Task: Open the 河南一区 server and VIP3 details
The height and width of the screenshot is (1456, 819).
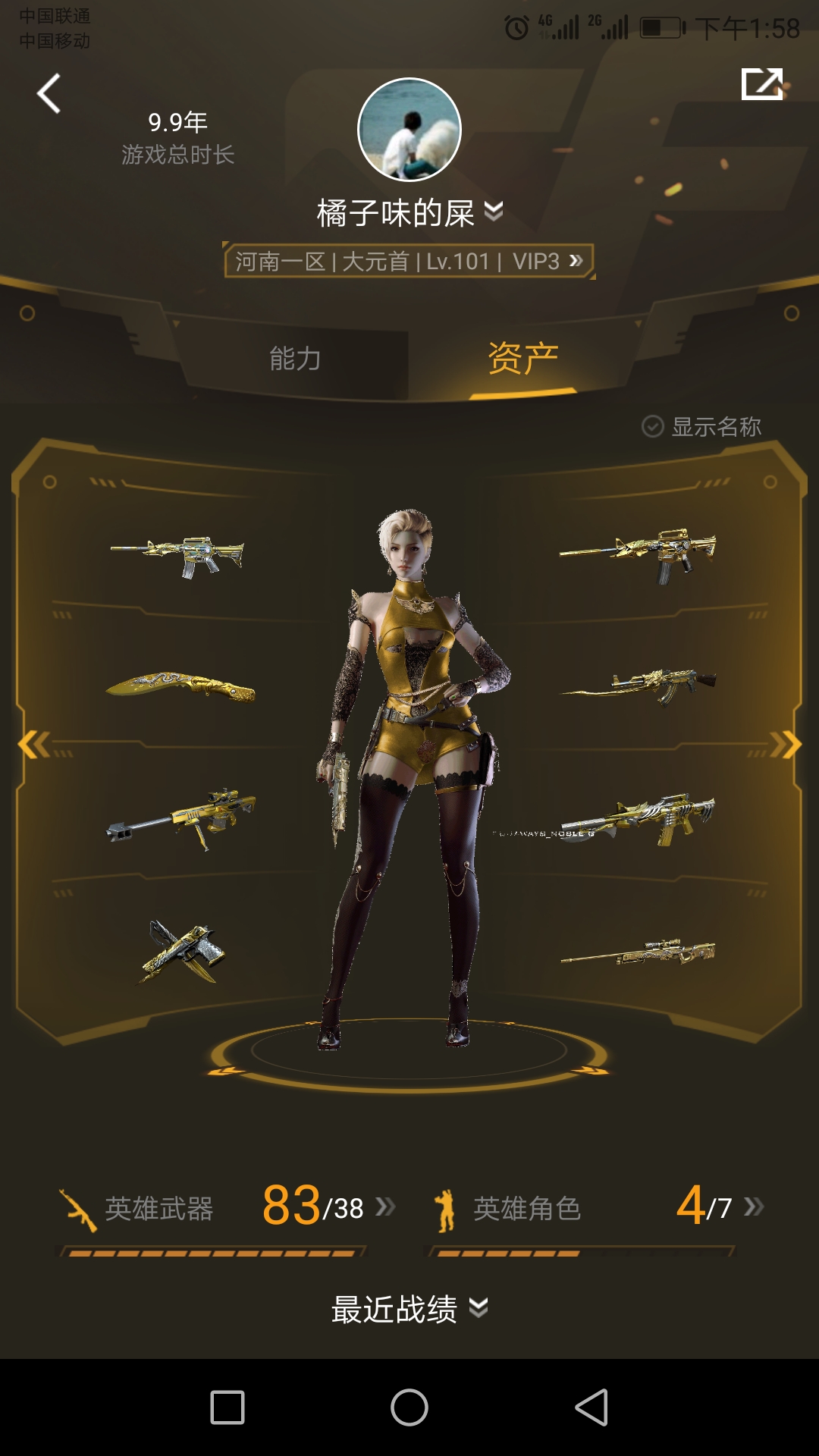Action: click(409, 262)
